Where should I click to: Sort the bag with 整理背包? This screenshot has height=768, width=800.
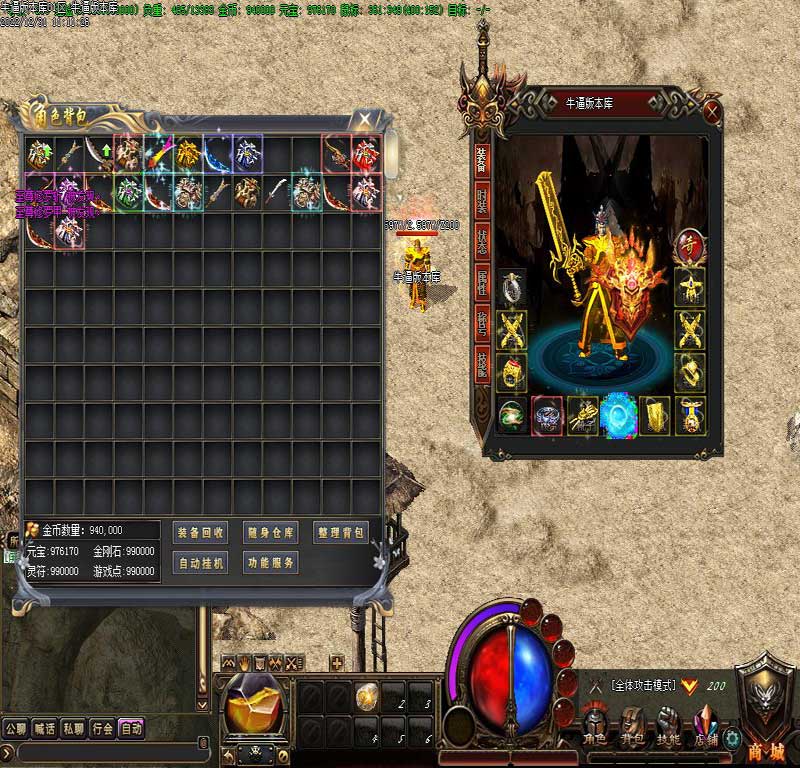[341, 532]
